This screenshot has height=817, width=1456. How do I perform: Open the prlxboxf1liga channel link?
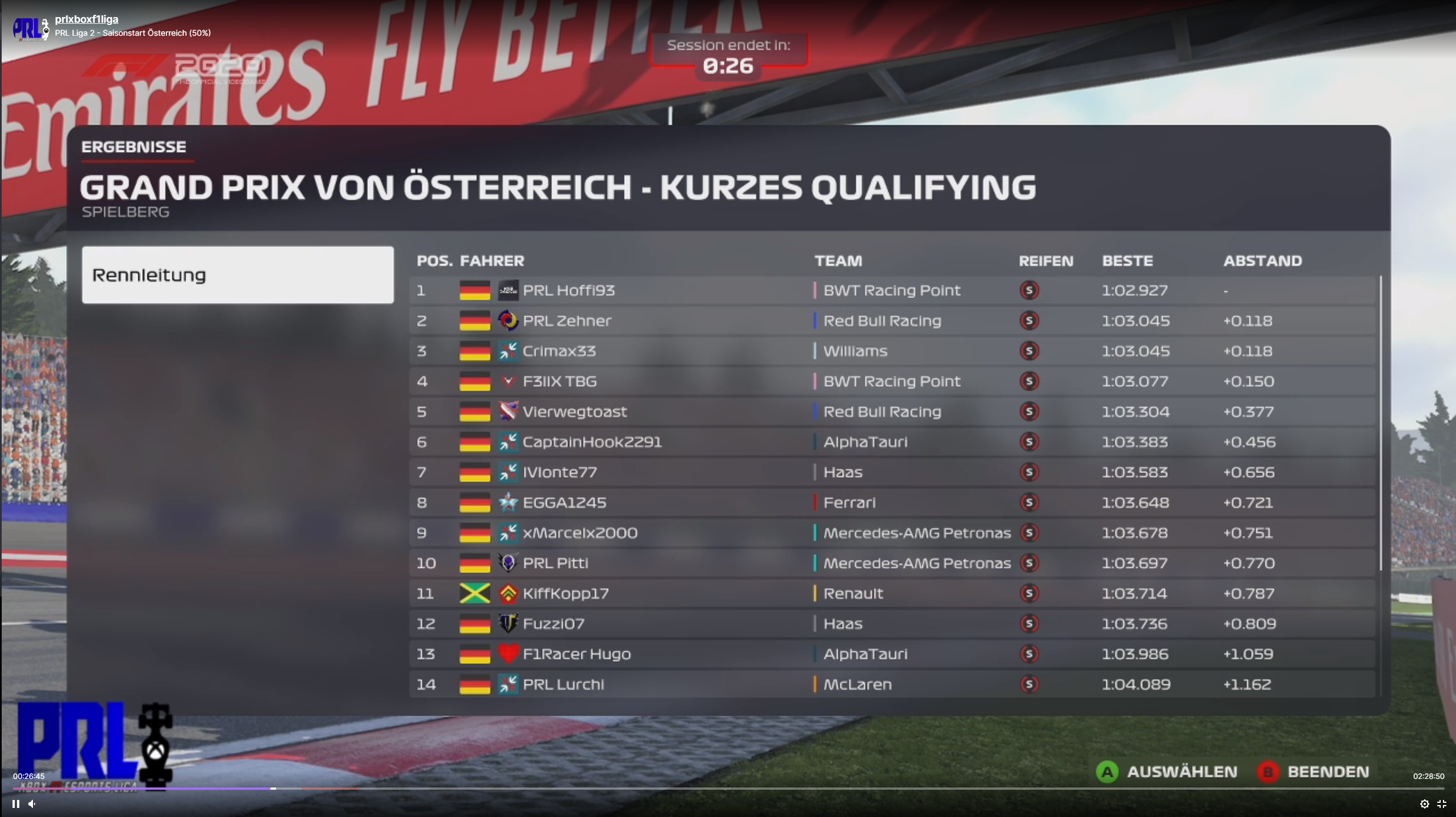point(86,19)
